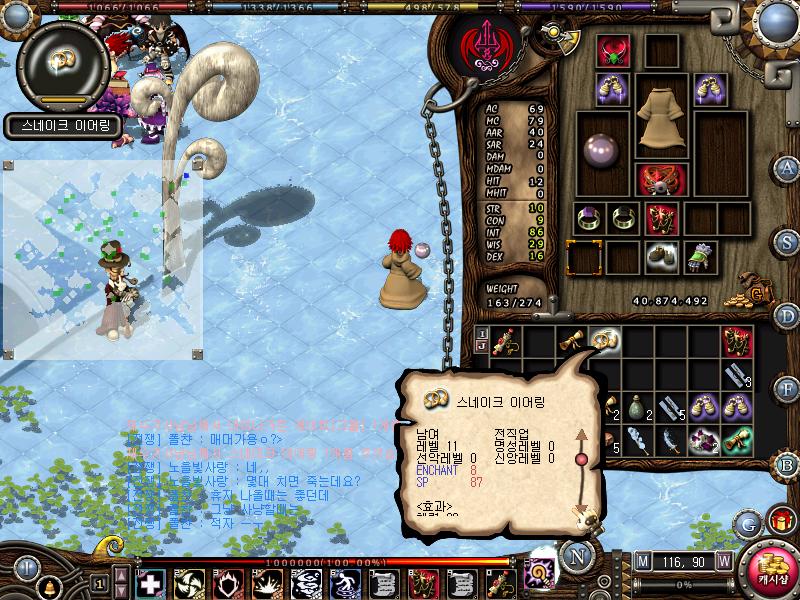
Task: Click the round D button
Action: point(788,316)
